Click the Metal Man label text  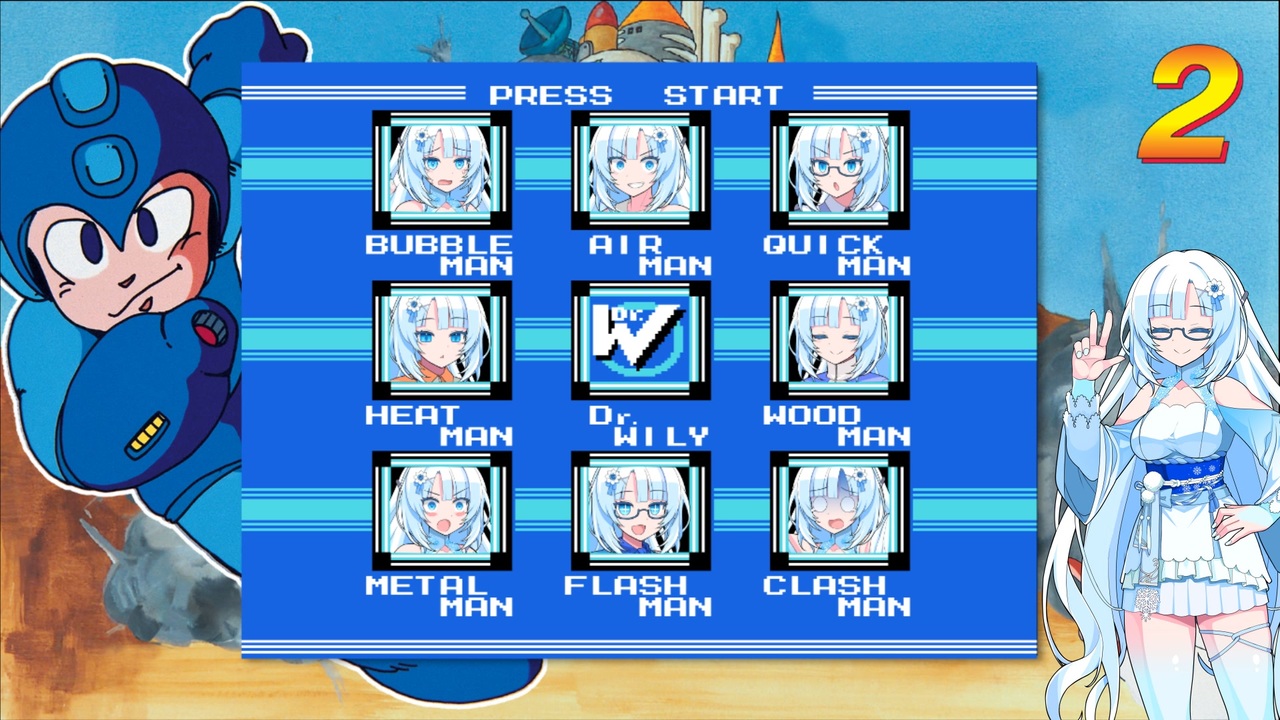tap(440, 595)
